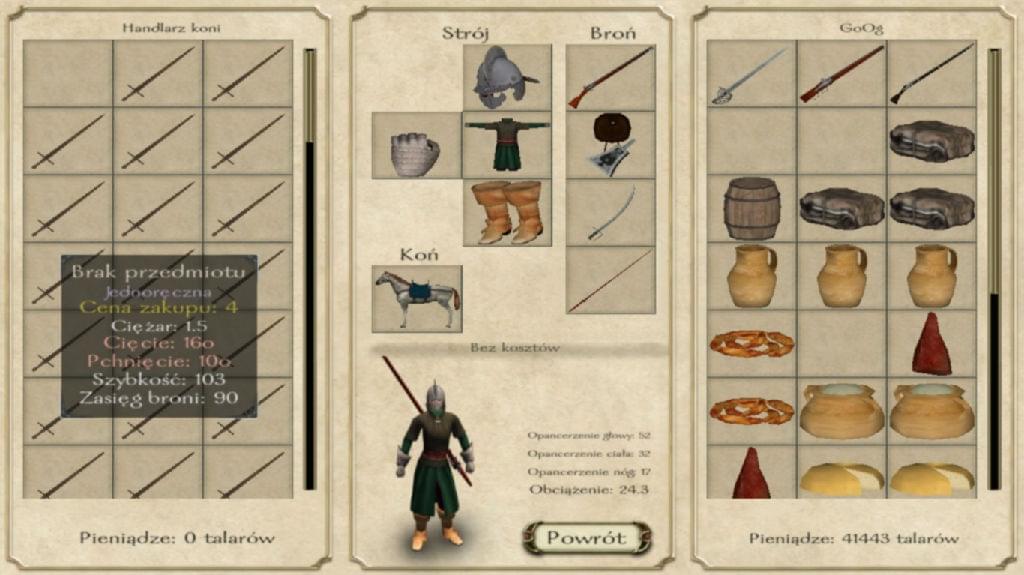Pick the tan leather boots slot
Viewport: 1024px width, 575px height.
point(506,213)
